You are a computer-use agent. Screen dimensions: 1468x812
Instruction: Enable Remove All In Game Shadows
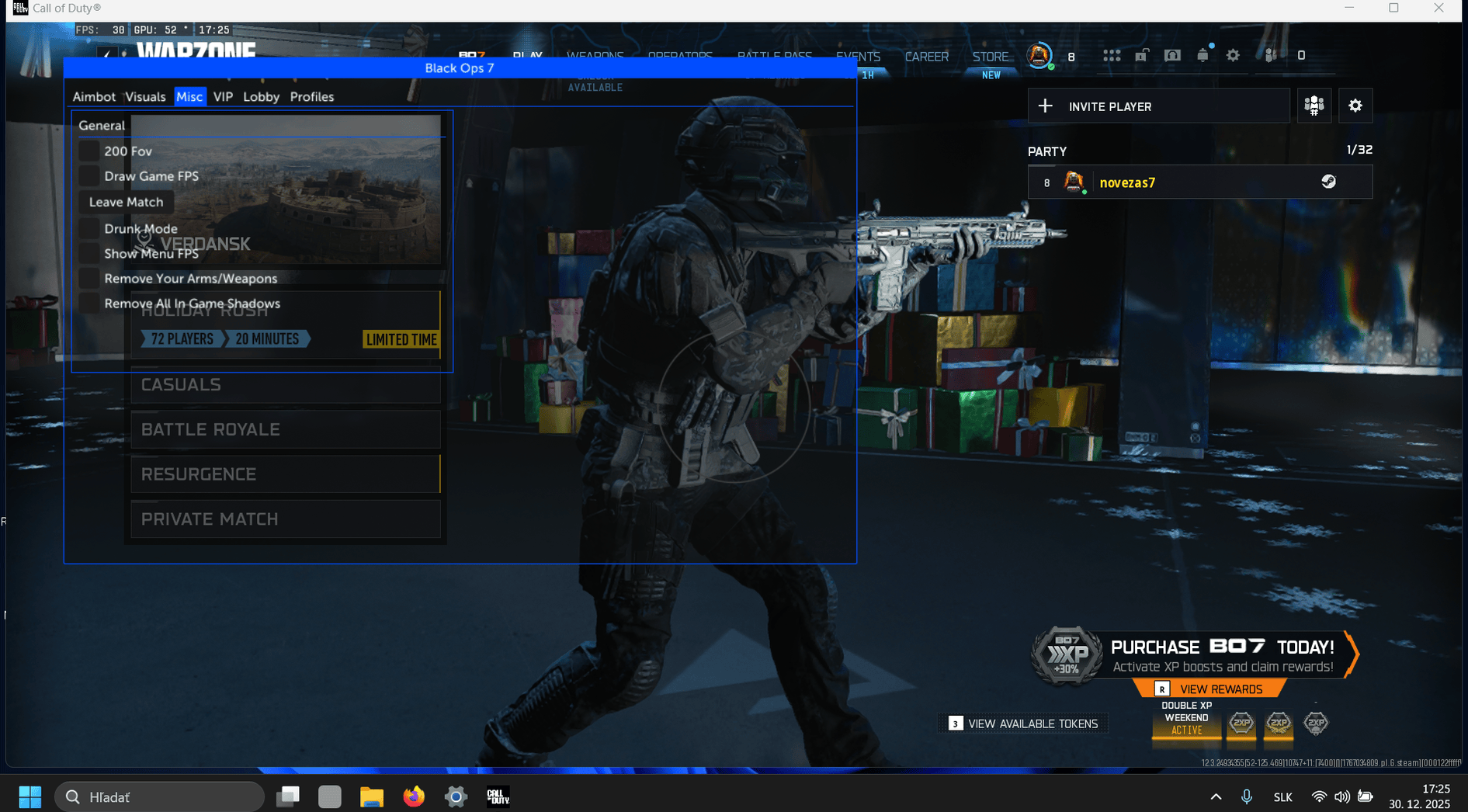pyautogui.click(x=88, y=304)
